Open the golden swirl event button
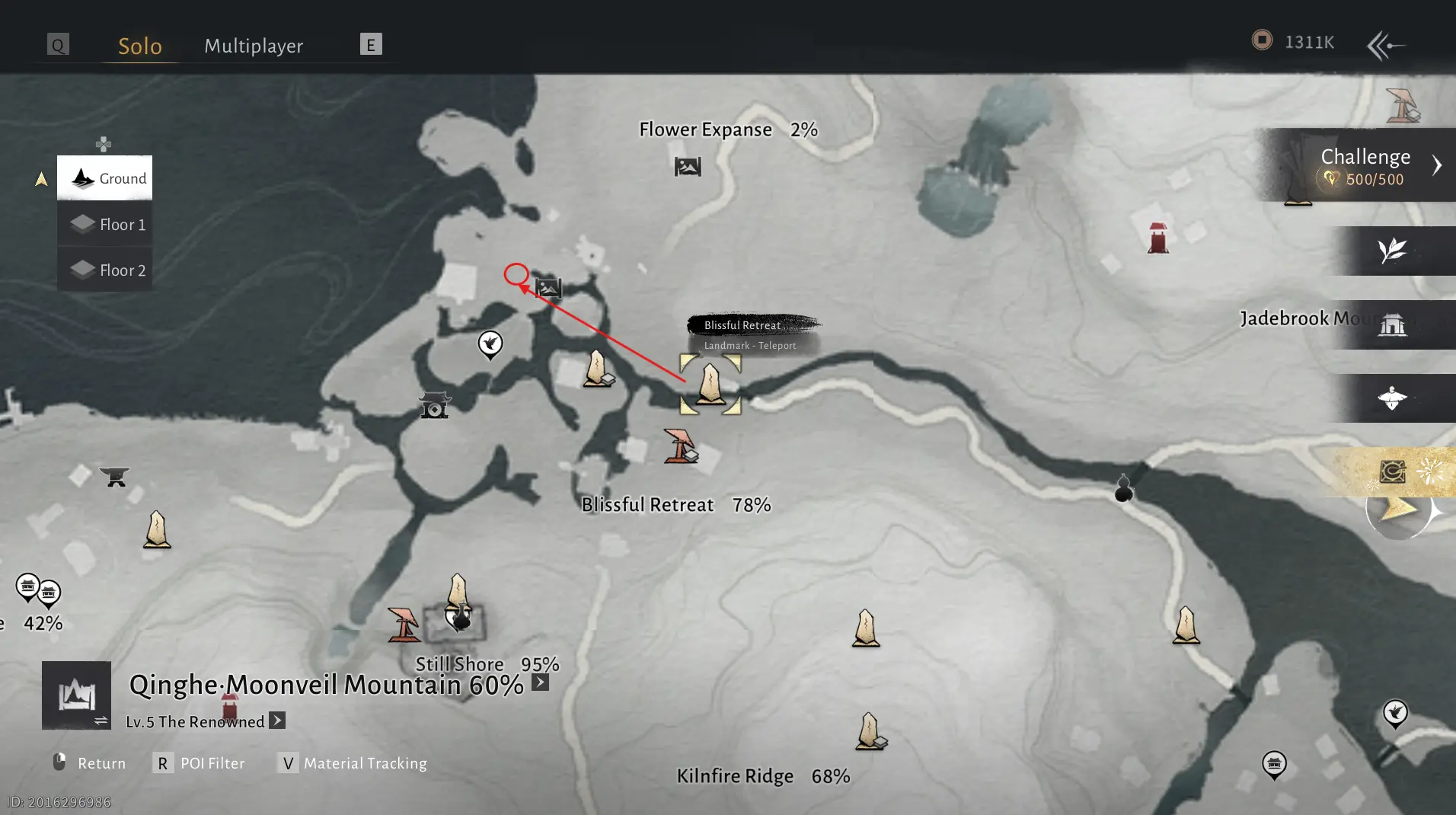This screenshot has height=815, width=1456. tap(1393, 472)
